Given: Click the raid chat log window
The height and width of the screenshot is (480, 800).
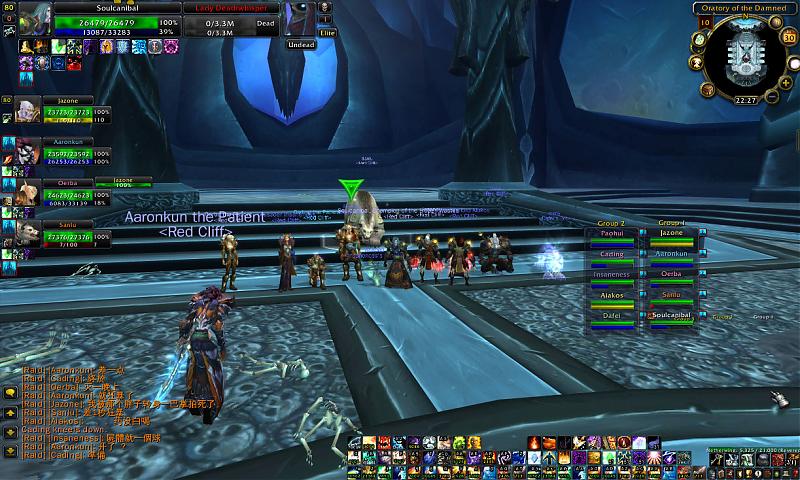Looking at the screenshot, I should pyautogui.click(x=90, y=412).
